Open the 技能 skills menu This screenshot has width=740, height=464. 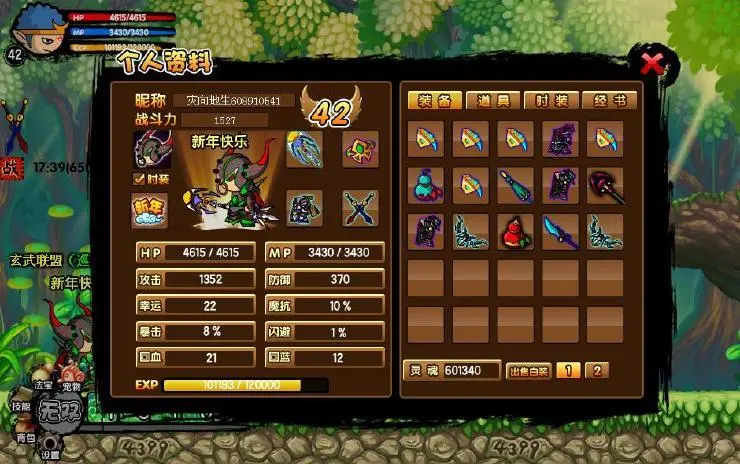point(19,406)
